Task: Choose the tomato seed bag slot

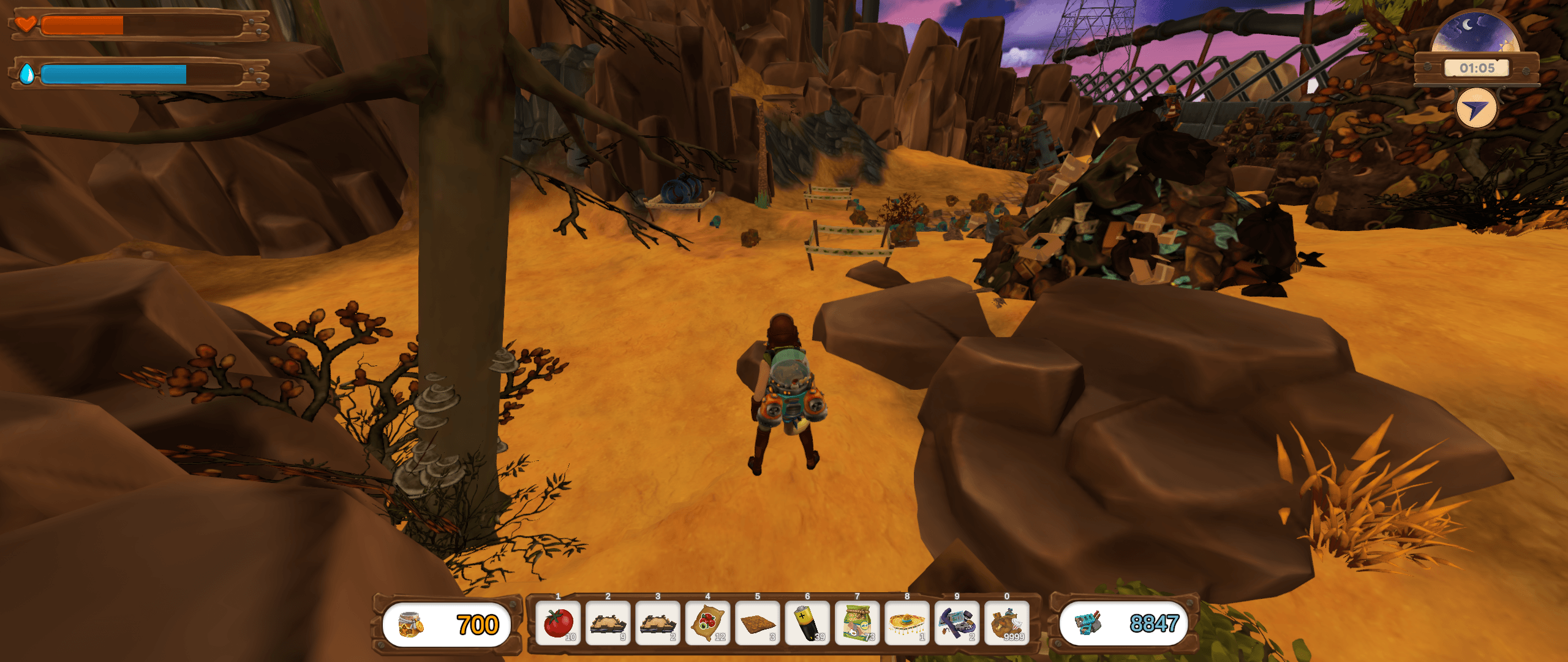Action: 707,623
